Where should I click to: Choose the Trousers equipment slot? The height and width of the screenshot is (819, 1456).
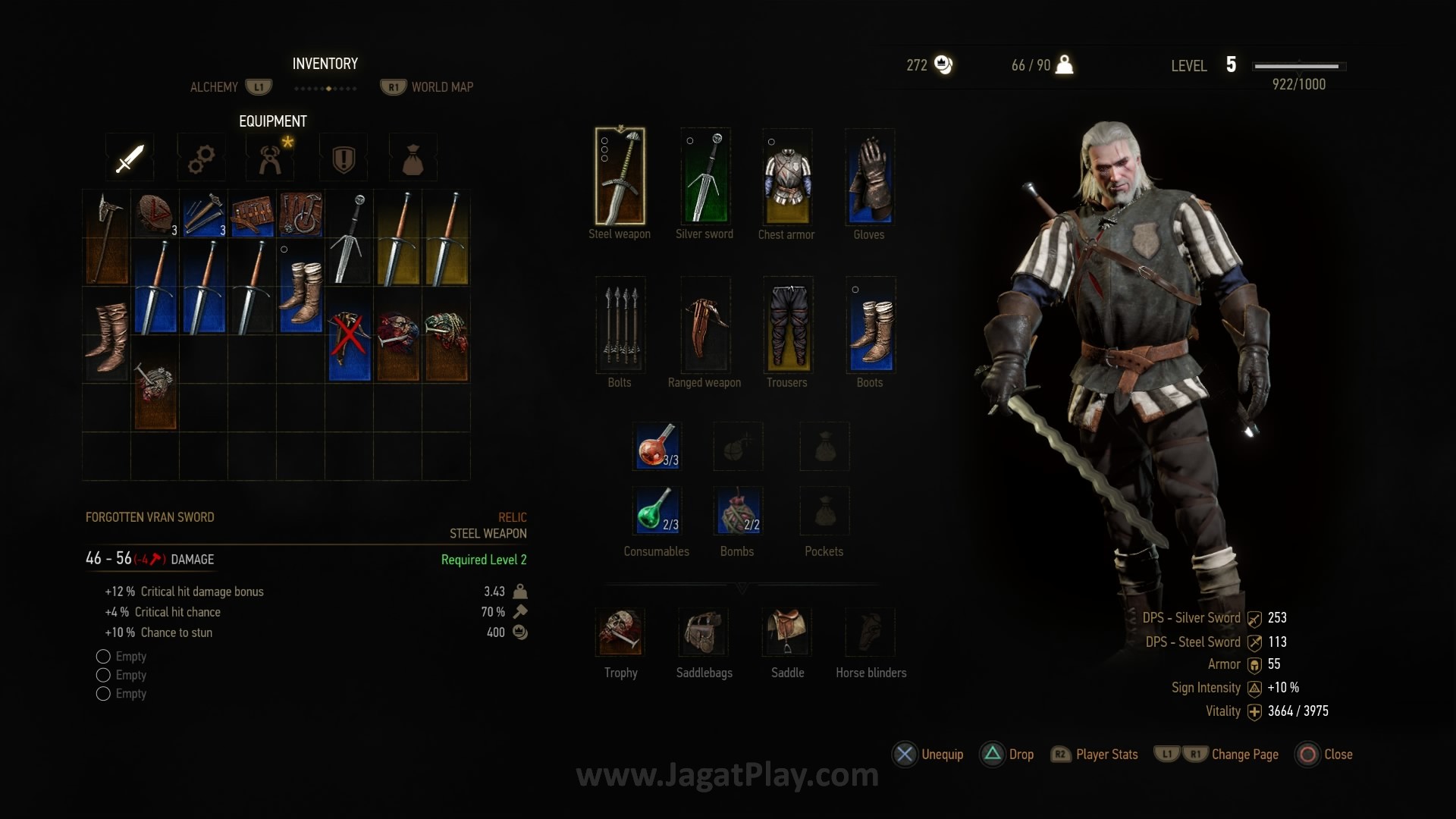point(787,325)
